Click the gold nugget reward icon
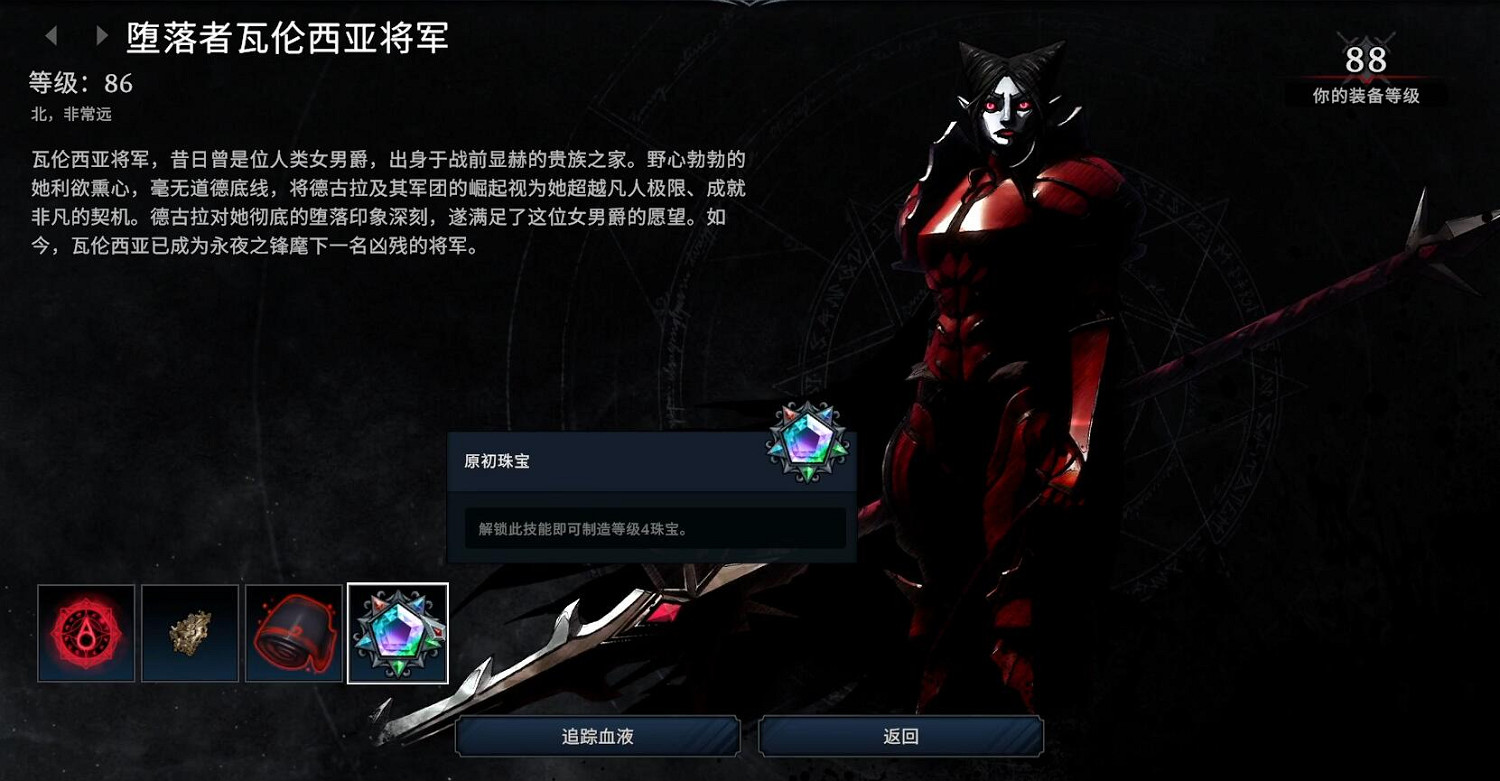Screen dimensions: 1500x781 pyautogui.click(x=189, y=633)
